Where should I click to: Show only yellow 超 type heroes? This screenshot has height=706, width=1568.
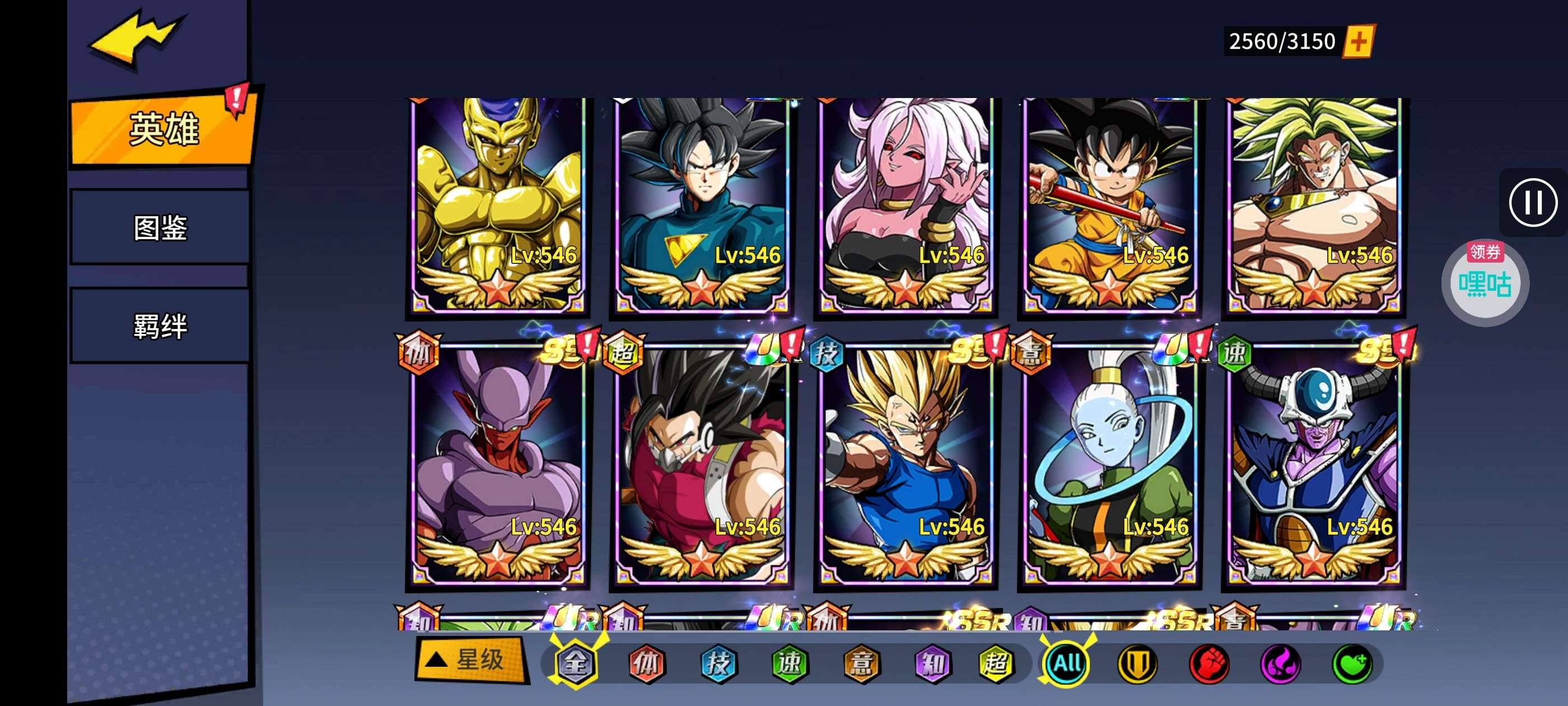point(996,663)
